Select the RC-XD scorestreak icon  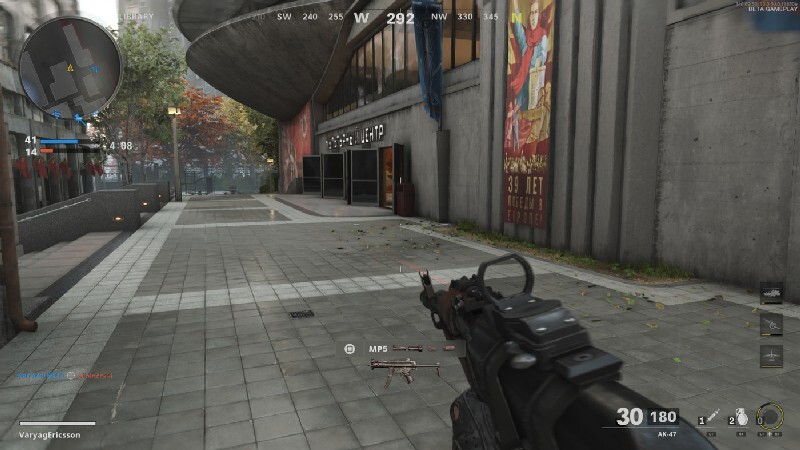pyautogui.click(x=772, y=293)
